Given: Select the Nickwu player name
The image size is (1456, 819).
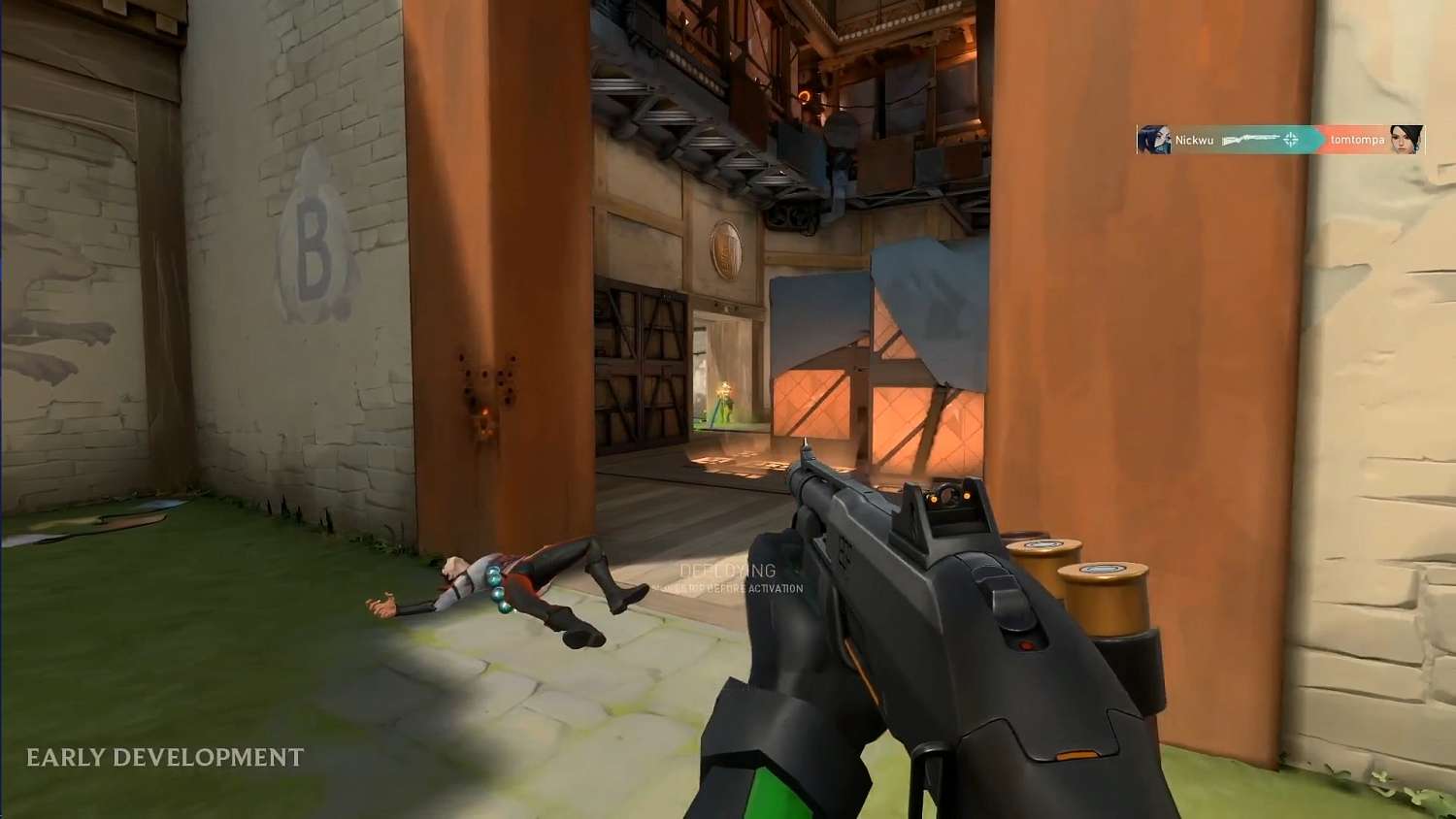Looking at the screenshot, I should pos(1193,139).
